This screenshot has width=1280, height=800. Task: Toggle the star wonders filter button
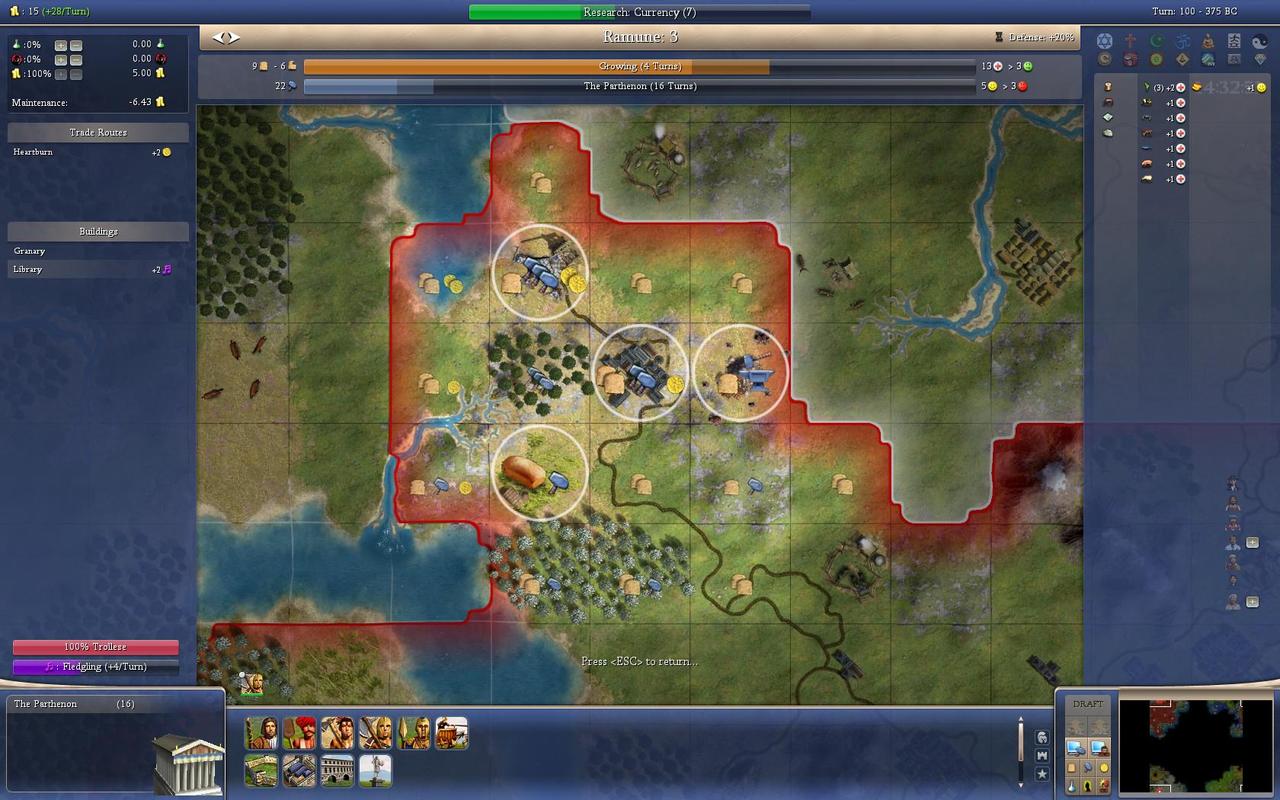(1041, 773)
